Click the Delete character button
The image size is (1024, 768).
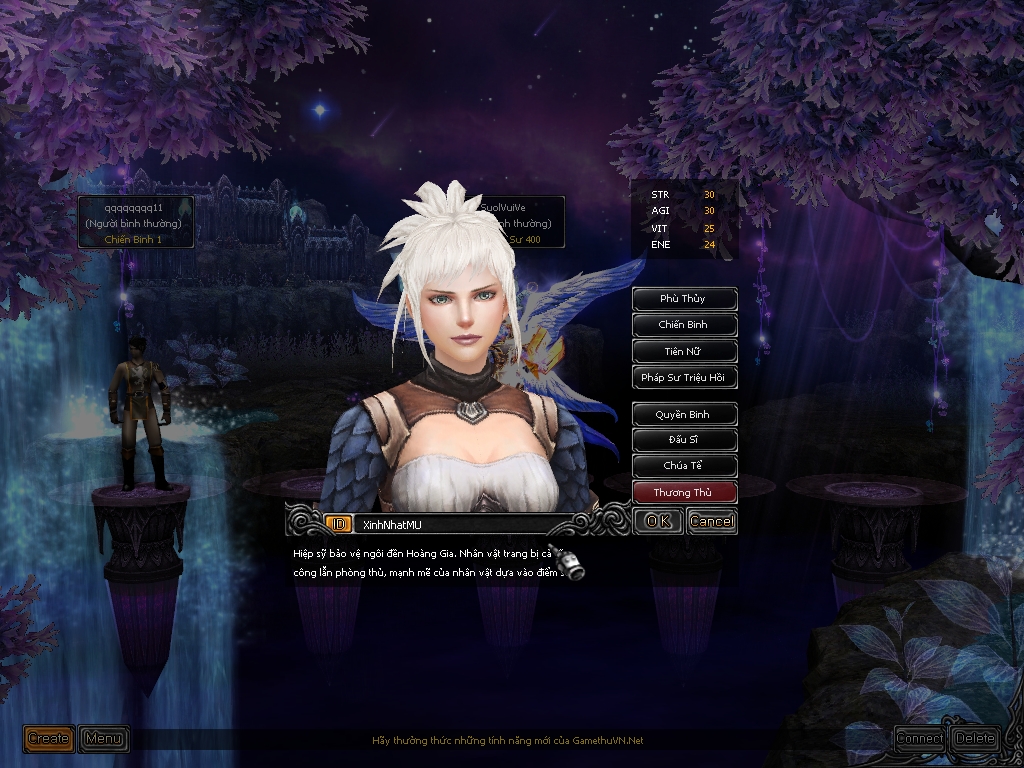click(975, 739)
